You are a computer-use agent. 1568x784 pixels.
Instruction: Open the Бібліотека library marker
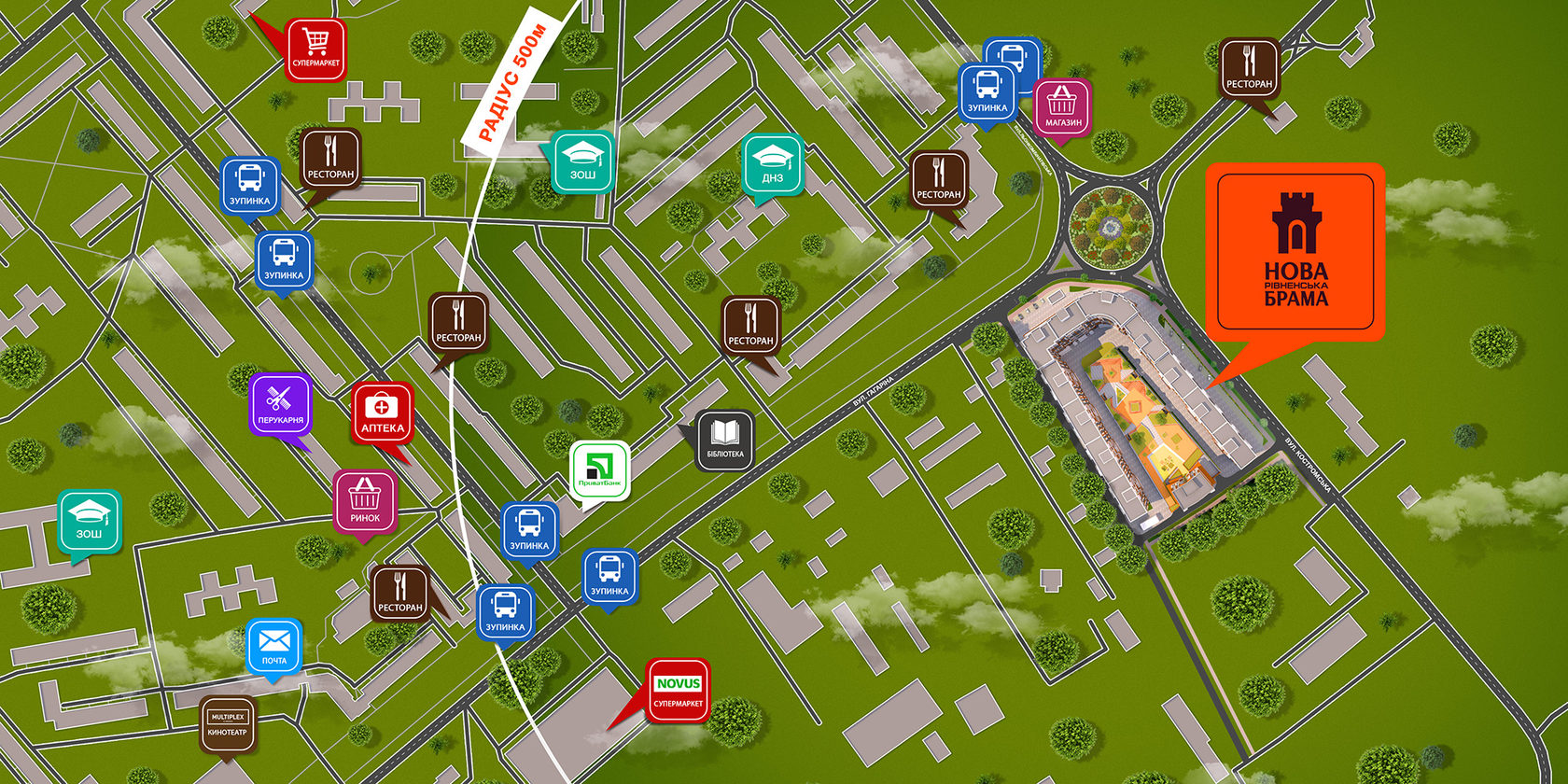click(725, 441)
